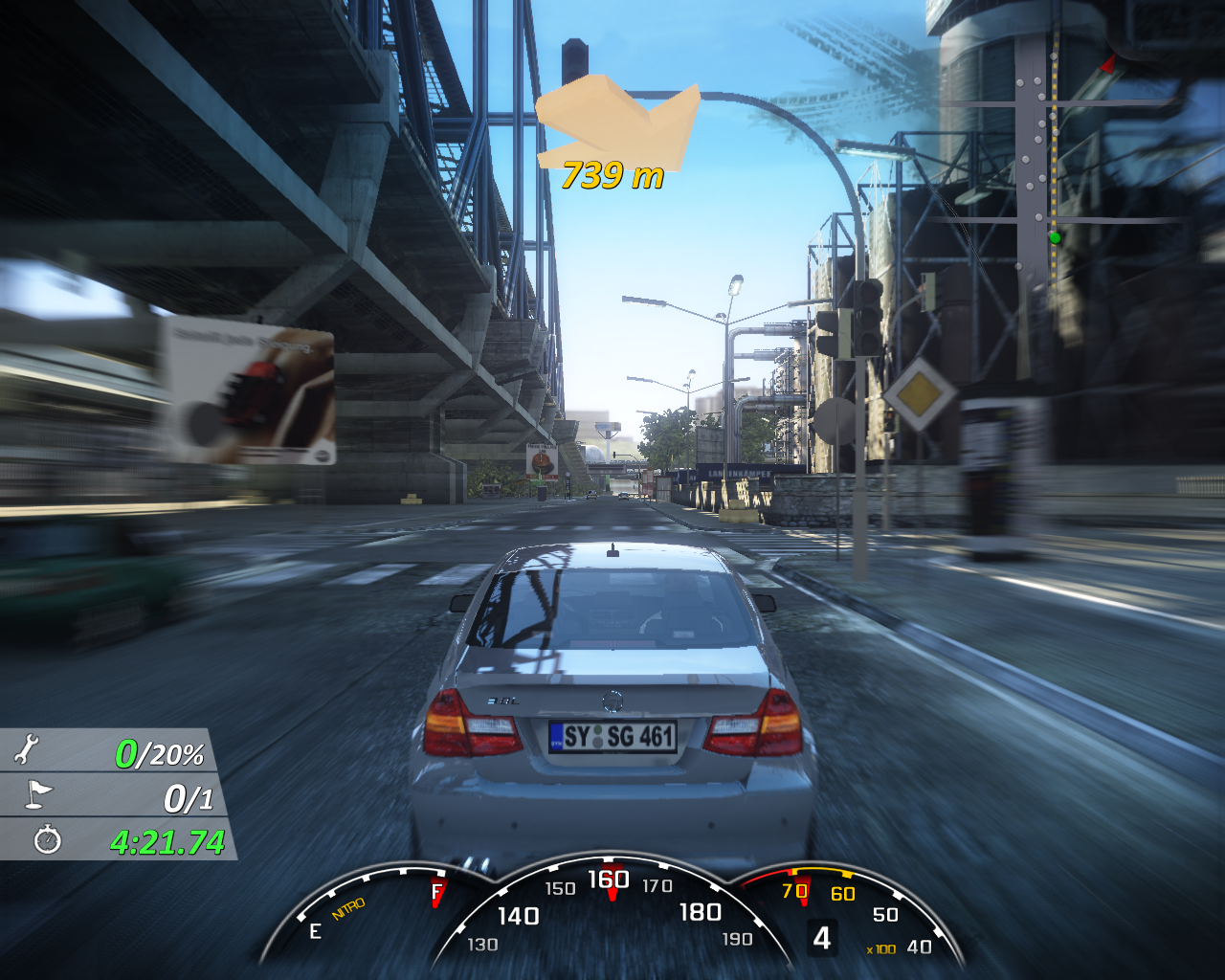
Task: Select the checkpoint flag icon
Action: pyautogui.click(x=38, y=794)
